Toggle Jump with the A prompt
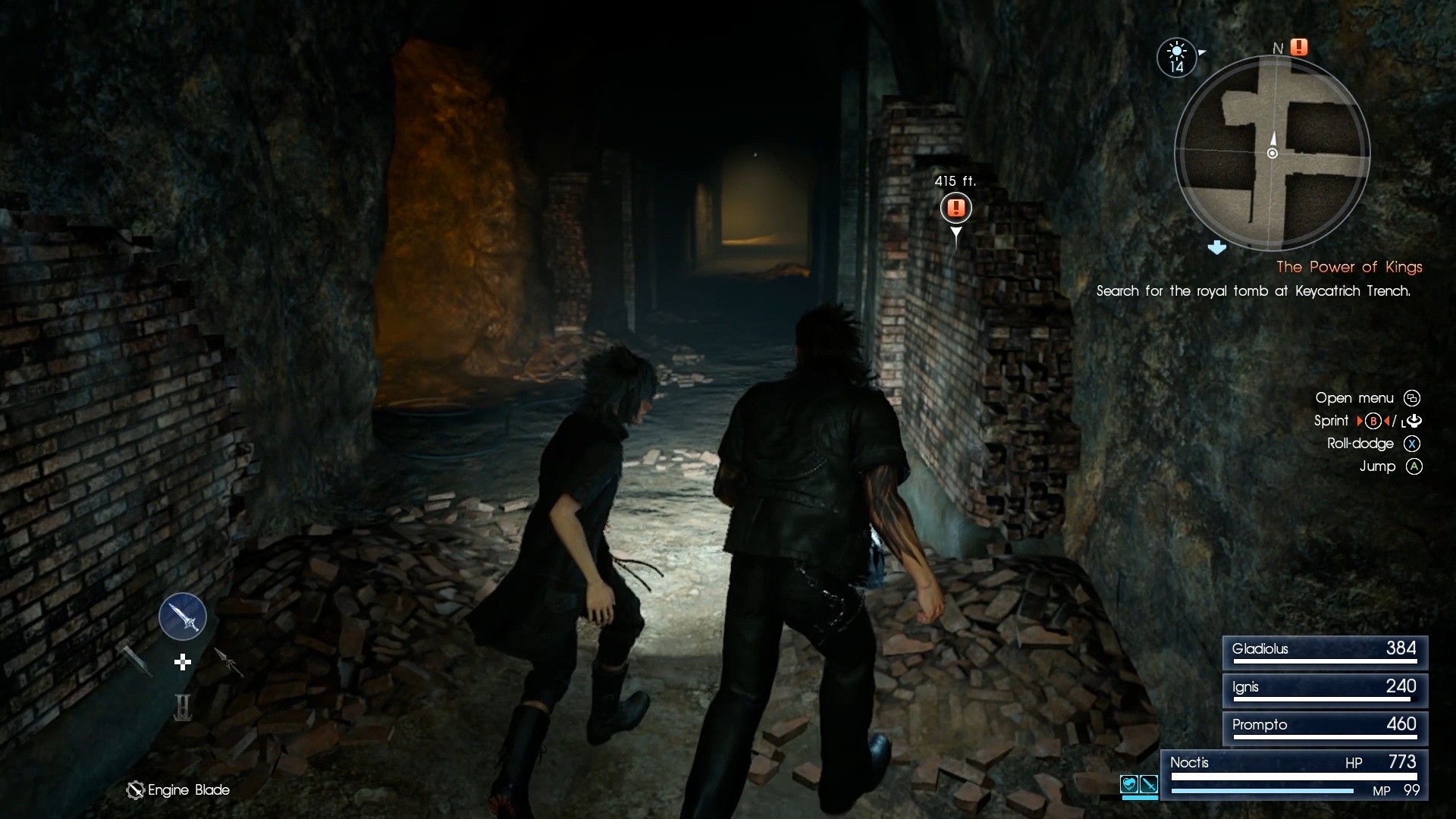This screenshot has height=819, width=1456. [x=1414, y=467]
